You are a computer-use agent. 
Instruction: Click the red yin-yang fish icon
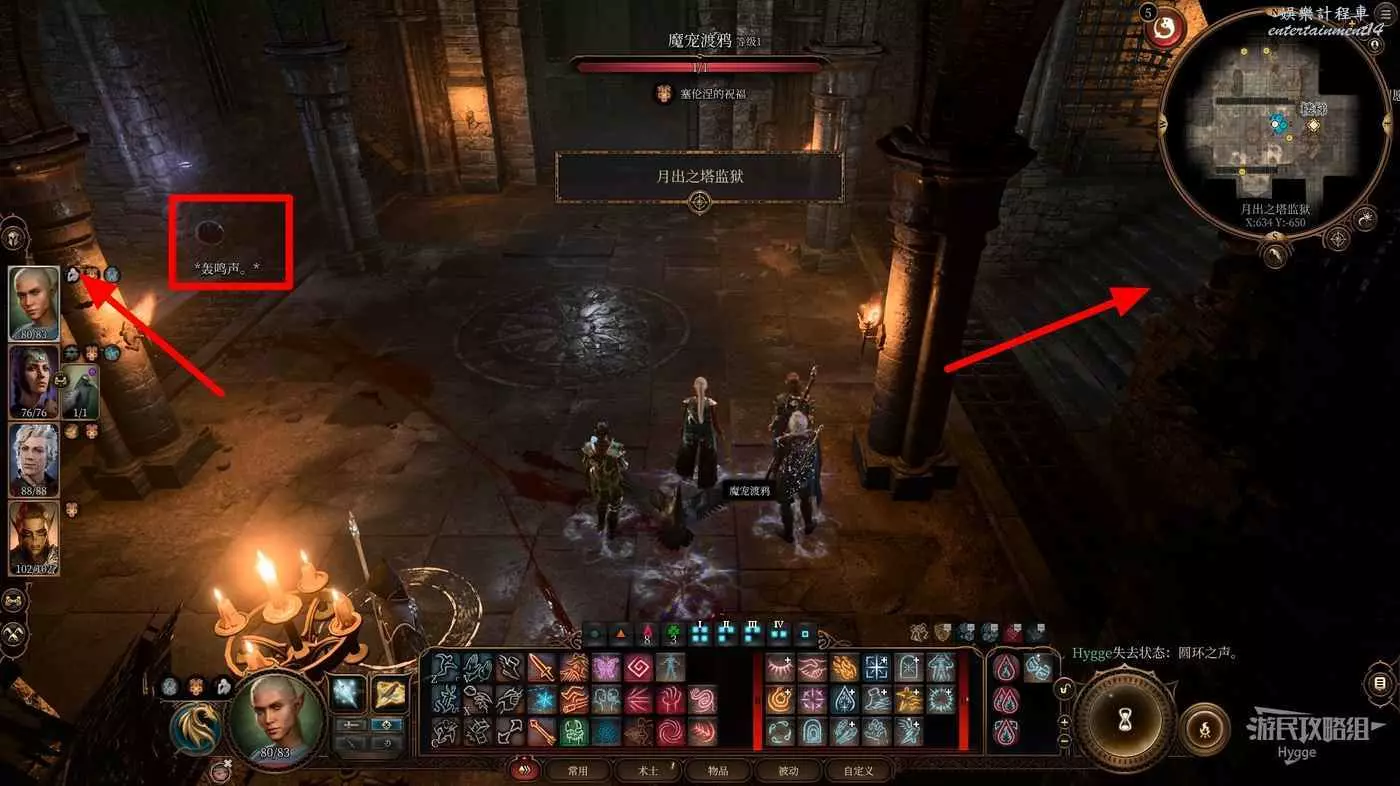point(1165,30)
